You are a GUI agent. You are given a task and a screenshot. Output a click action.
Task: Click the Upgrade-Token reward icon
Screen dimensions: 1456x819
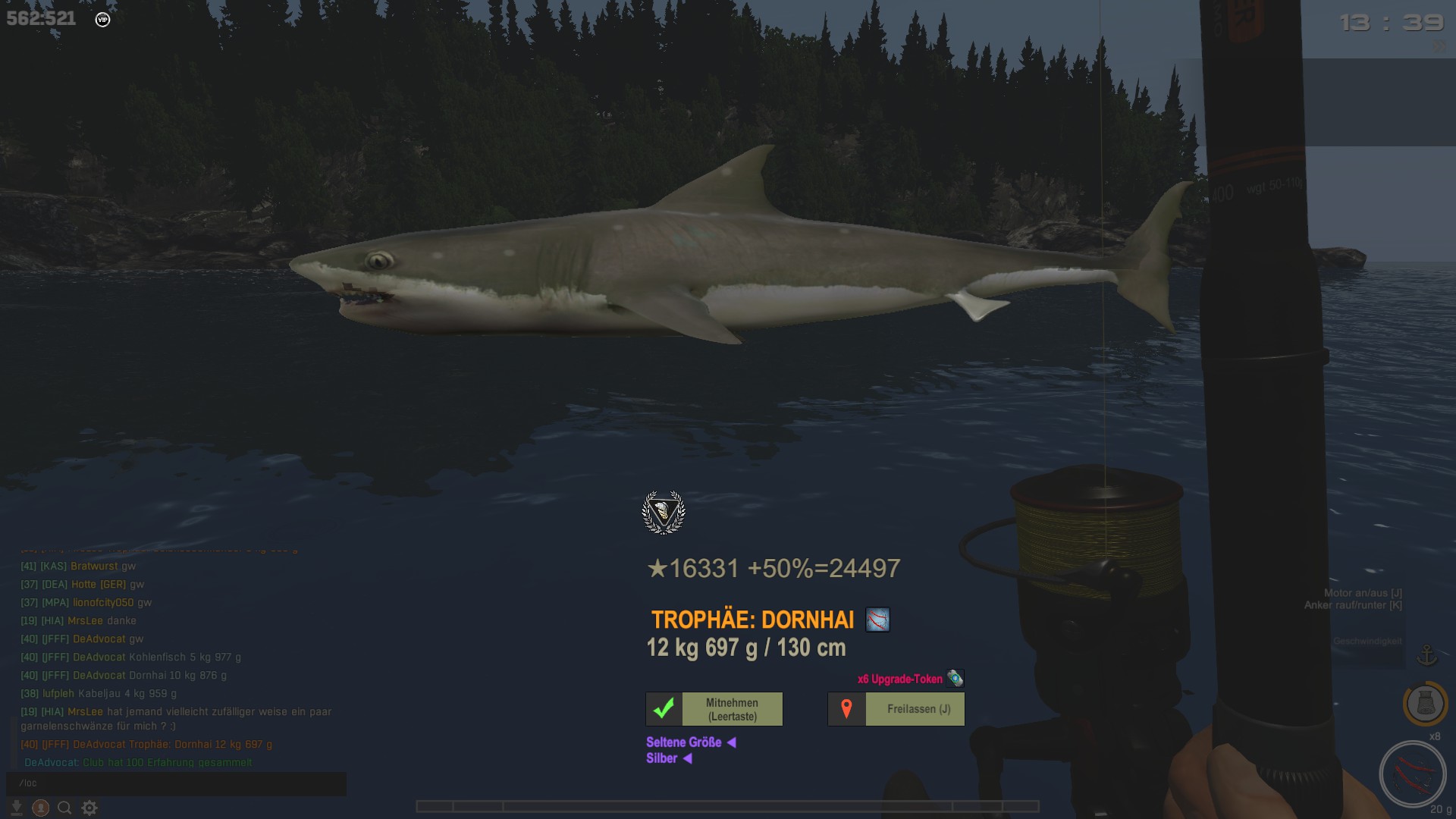pyautogui.click(x=955, y=678)
